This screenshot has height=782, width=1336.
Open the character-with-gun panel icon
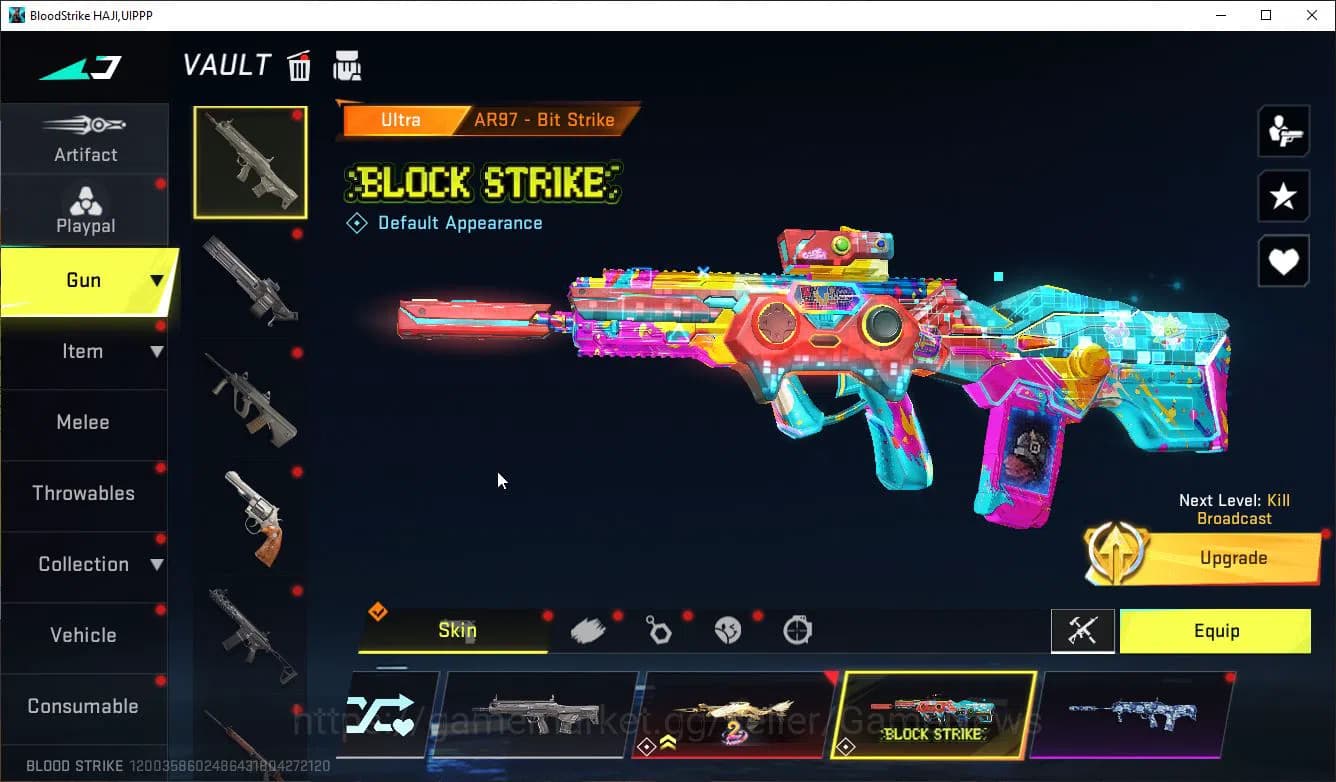pos(1284,130)
